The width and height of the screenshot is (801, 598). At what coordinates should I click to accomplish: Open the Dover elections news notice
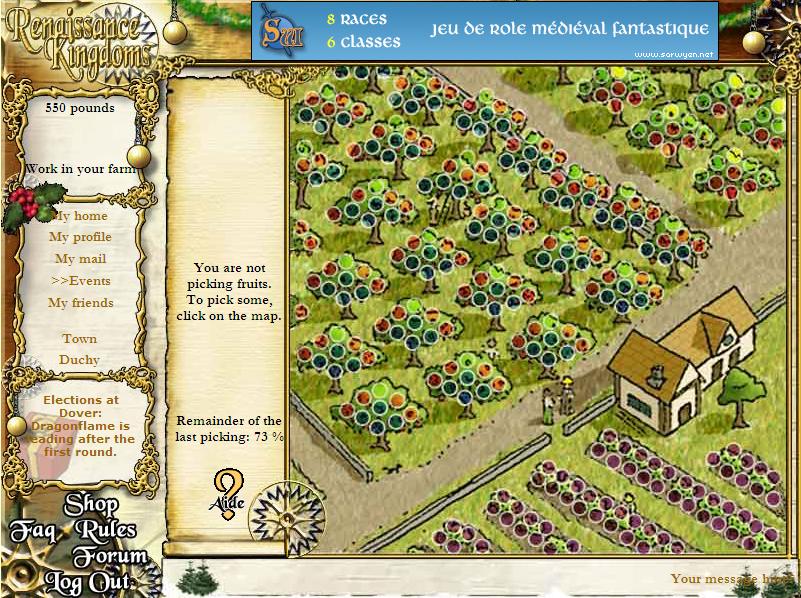point(80,425)
